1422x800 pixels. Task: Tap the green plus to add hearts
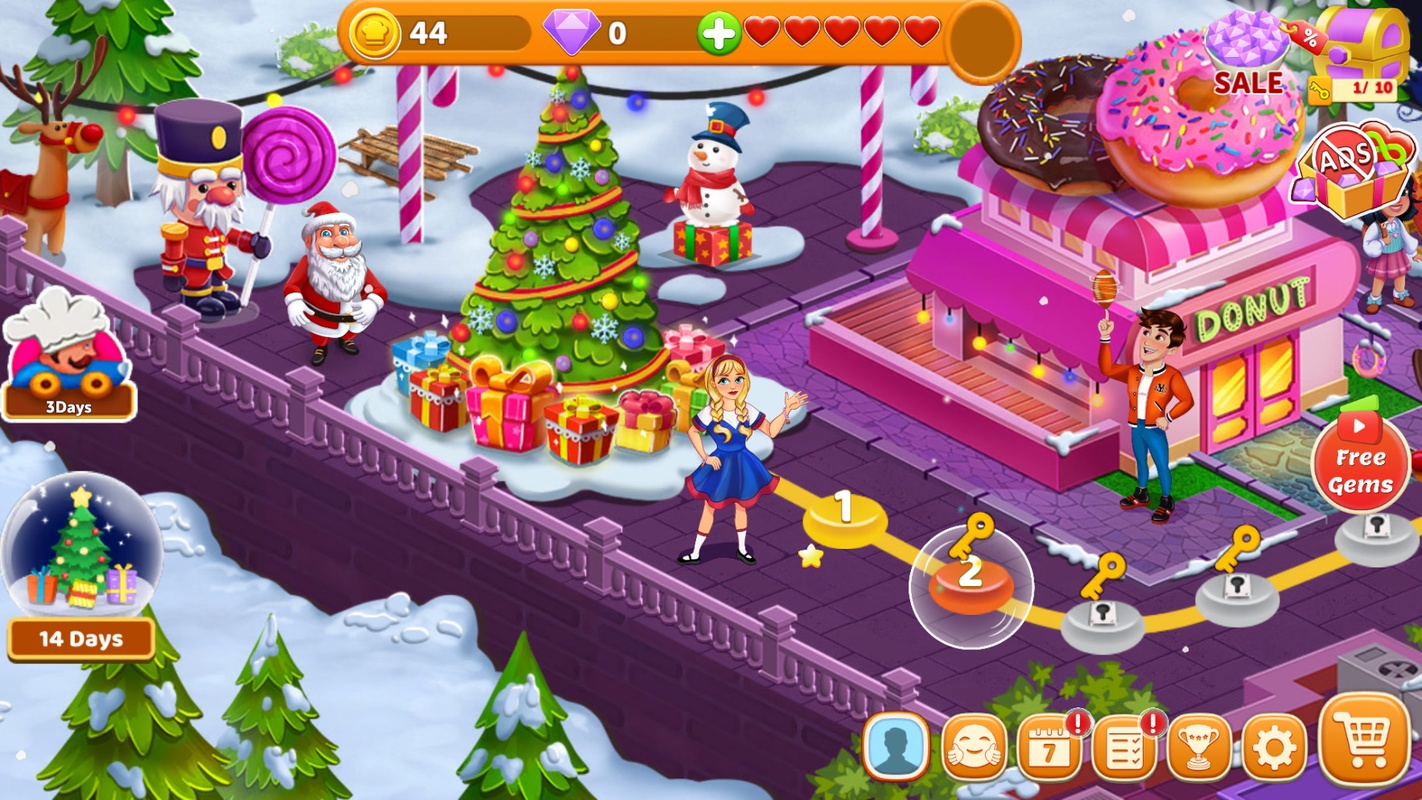tap(718, 33)
